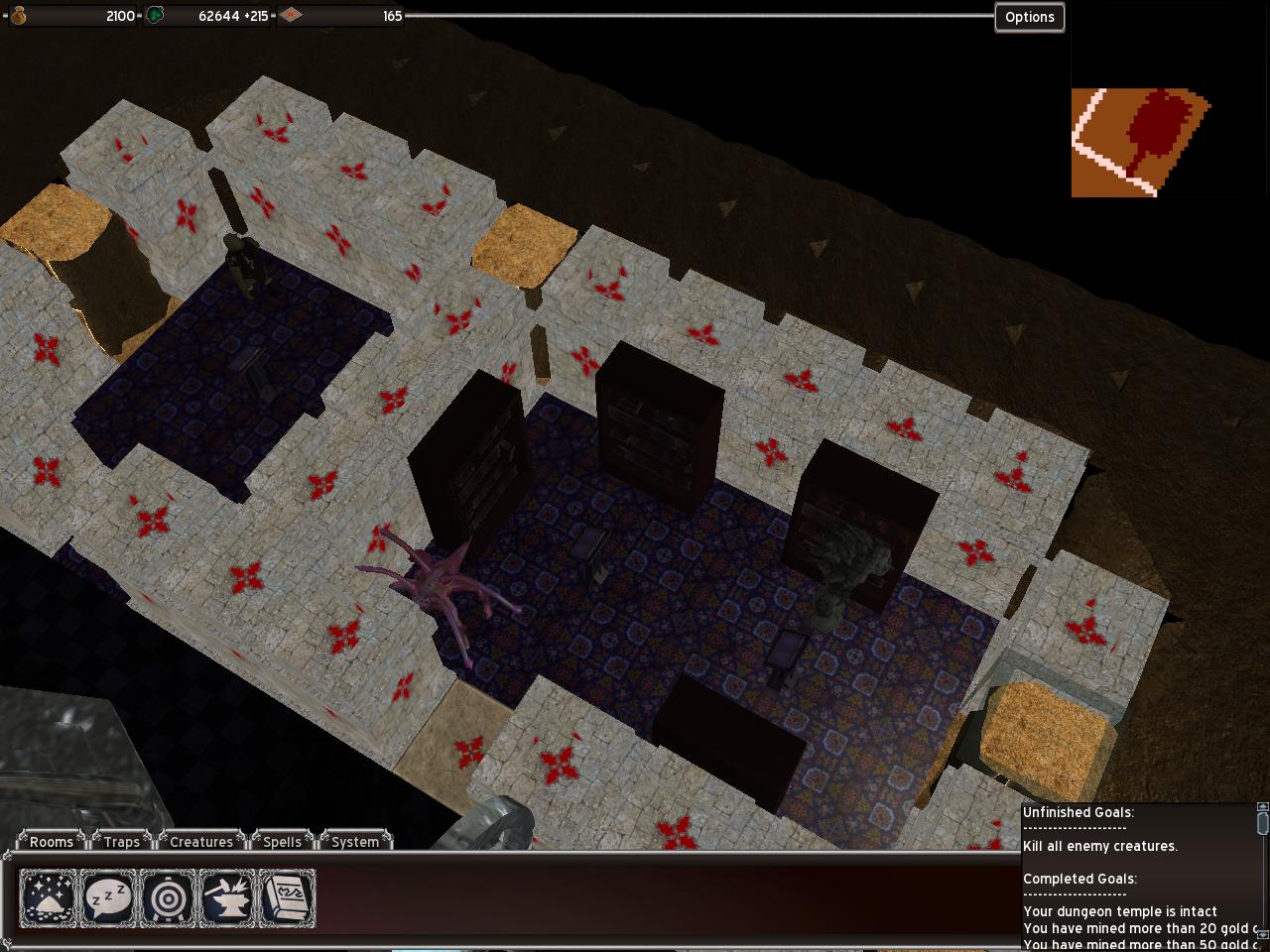
Task: Pick the training target room icon
Action: 168,898
